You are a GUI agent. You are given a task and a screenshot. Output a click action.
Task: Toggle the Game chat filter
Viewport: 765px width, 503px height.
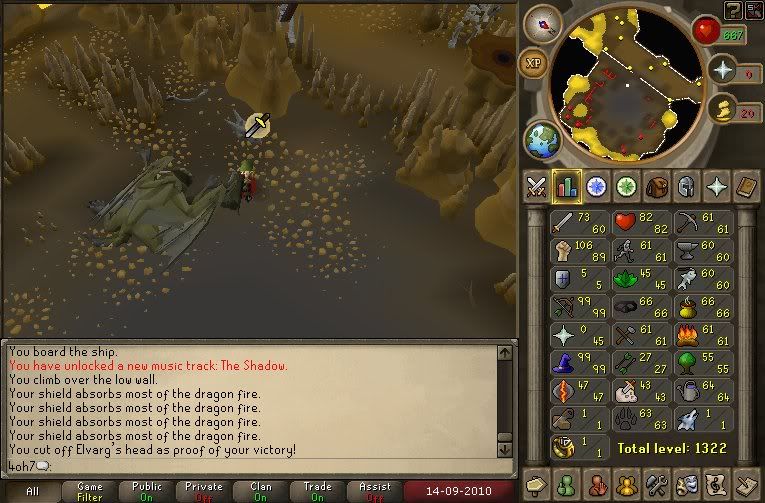point(90,492)
